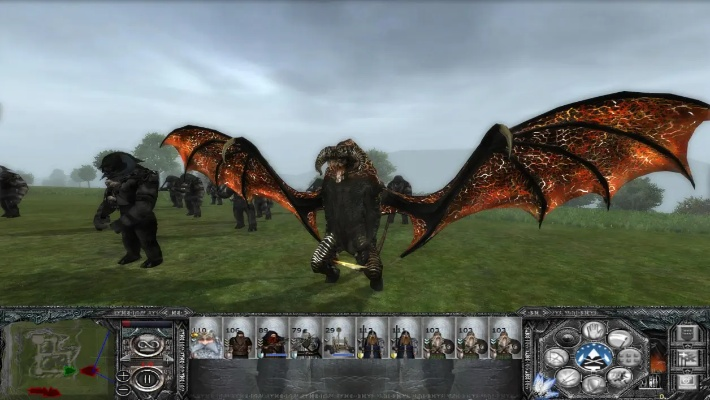Pick the siege engine unit card
710x400 pixels.
(338, 340)
